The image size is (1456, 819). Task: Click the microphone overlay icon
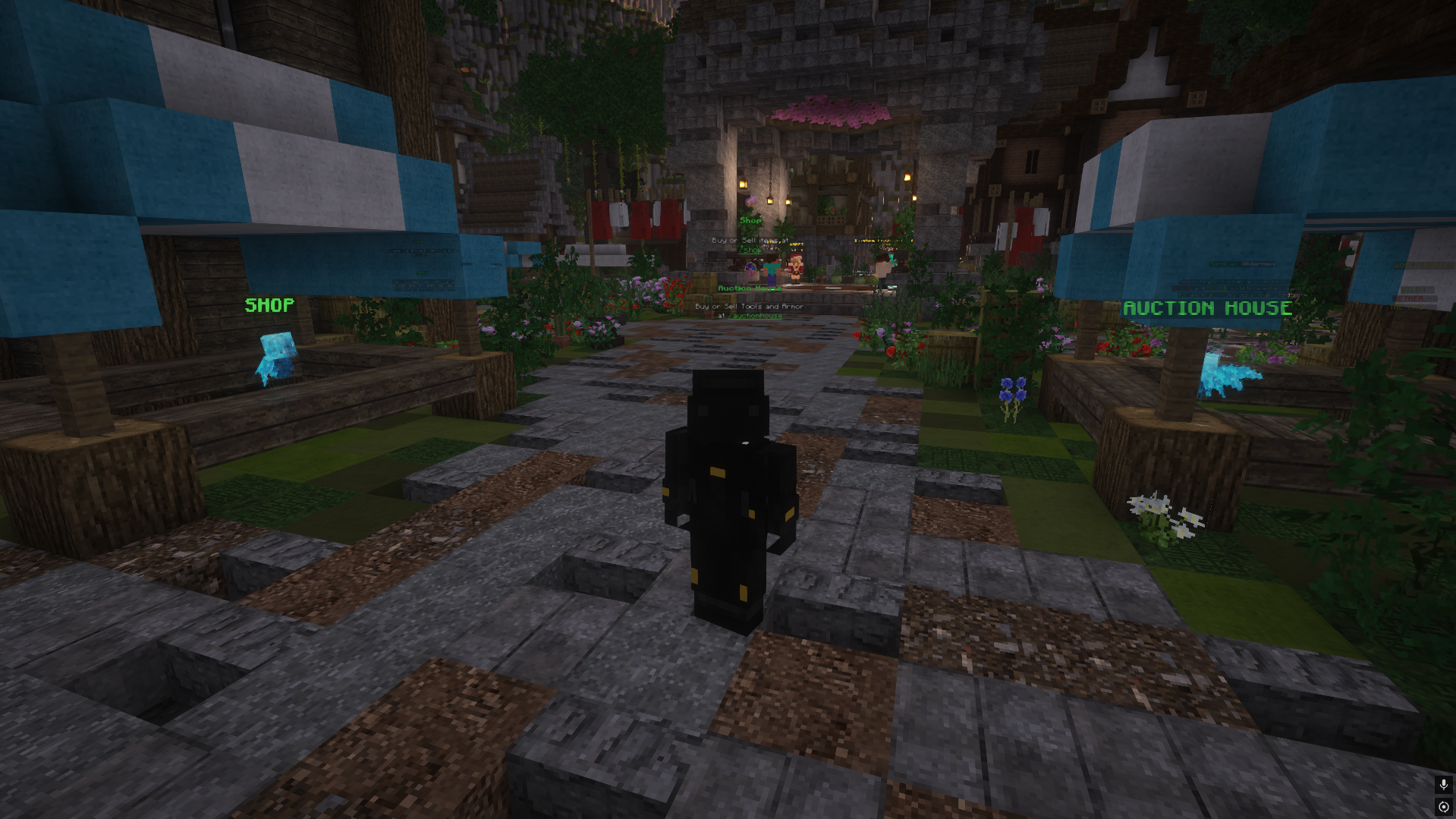click(1443, 784)
